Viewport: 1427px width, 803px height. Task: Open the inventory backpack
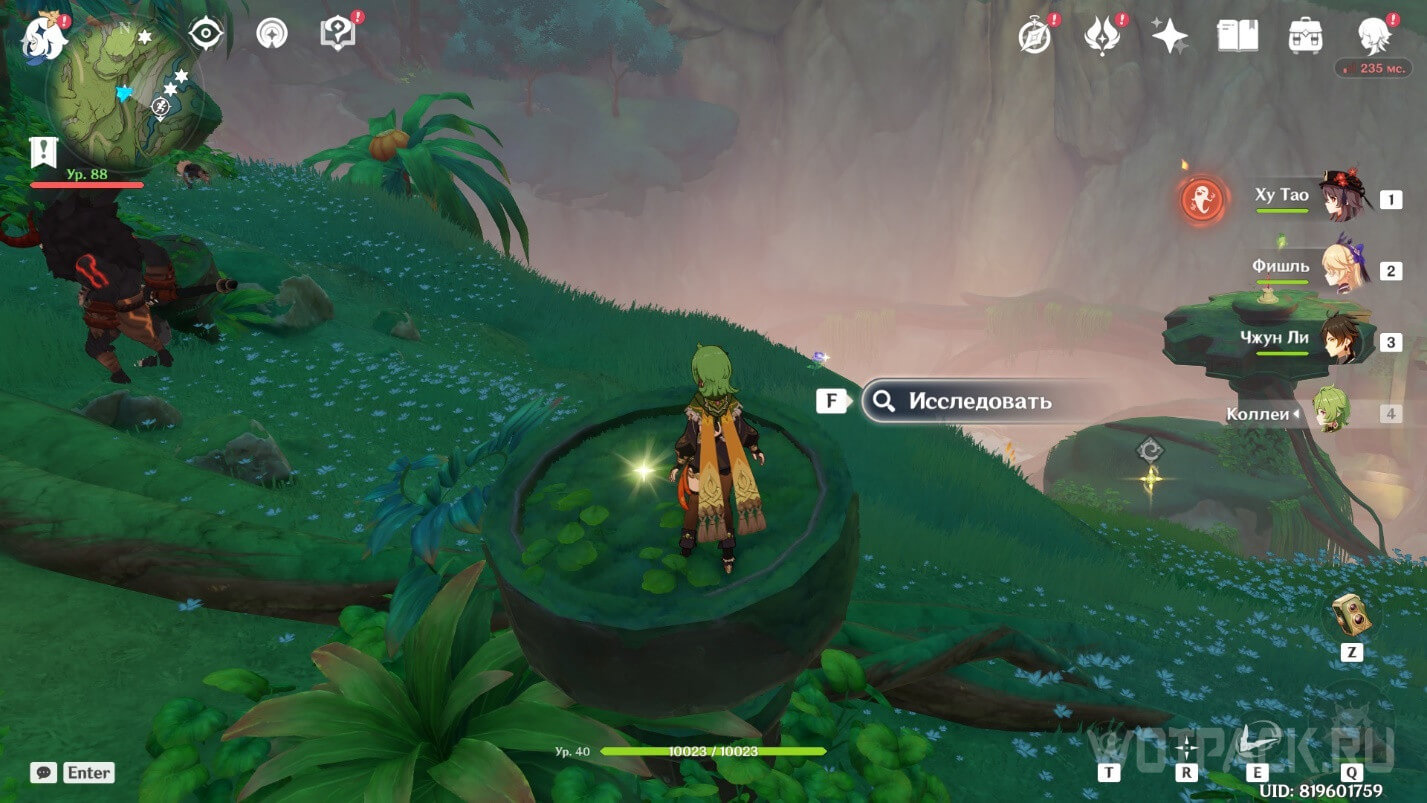coord(1306,36)
